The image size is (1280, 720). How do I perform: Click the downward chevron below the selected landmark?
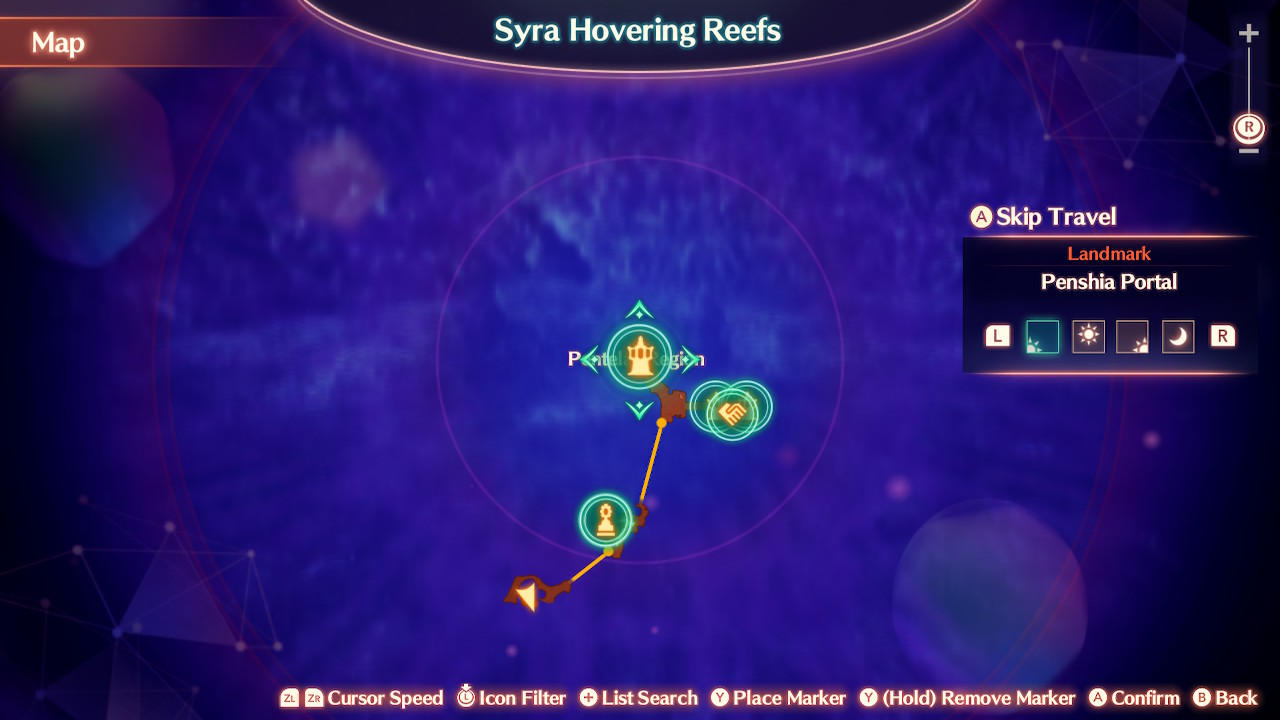(x=637, y=410)
